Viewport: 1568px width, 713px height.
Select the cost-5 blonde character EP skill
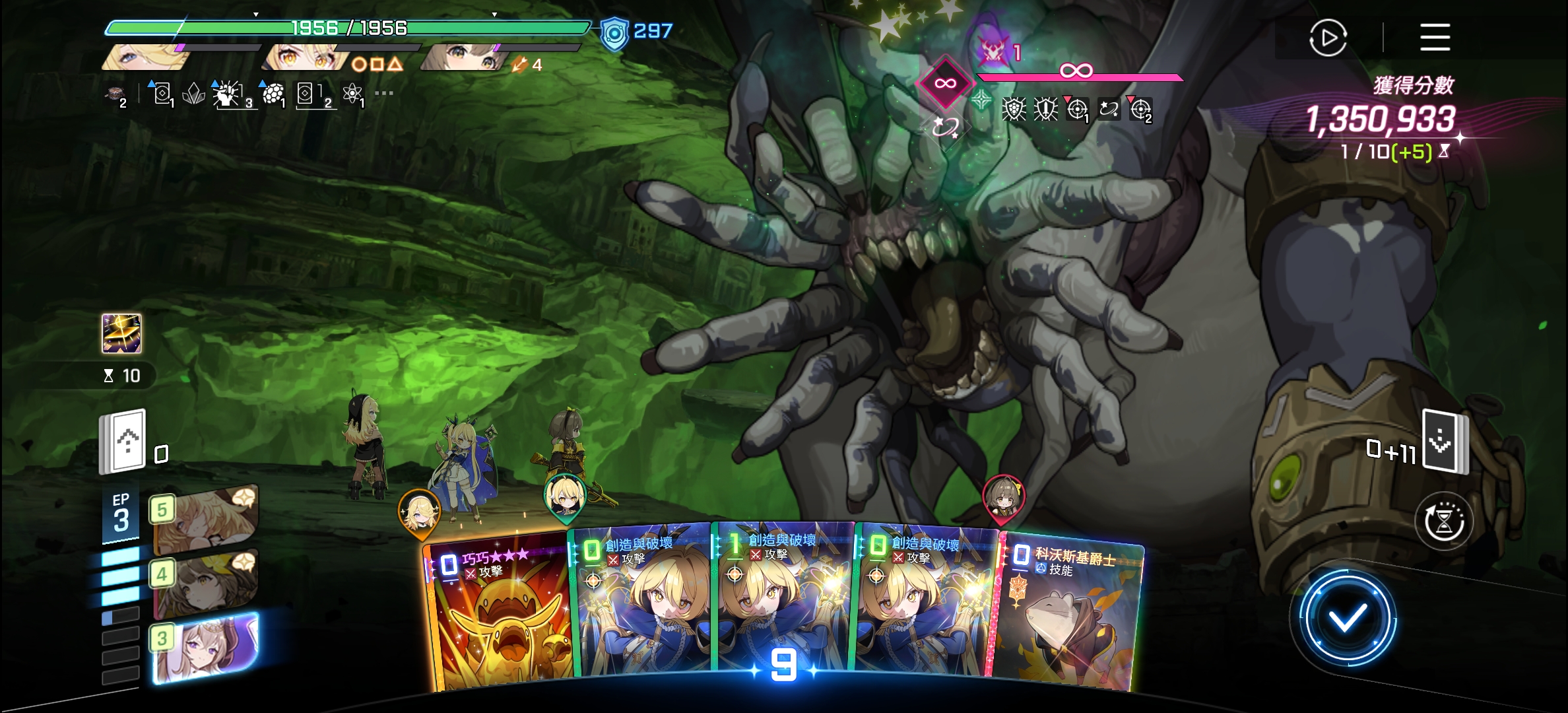tap(205, 518)
